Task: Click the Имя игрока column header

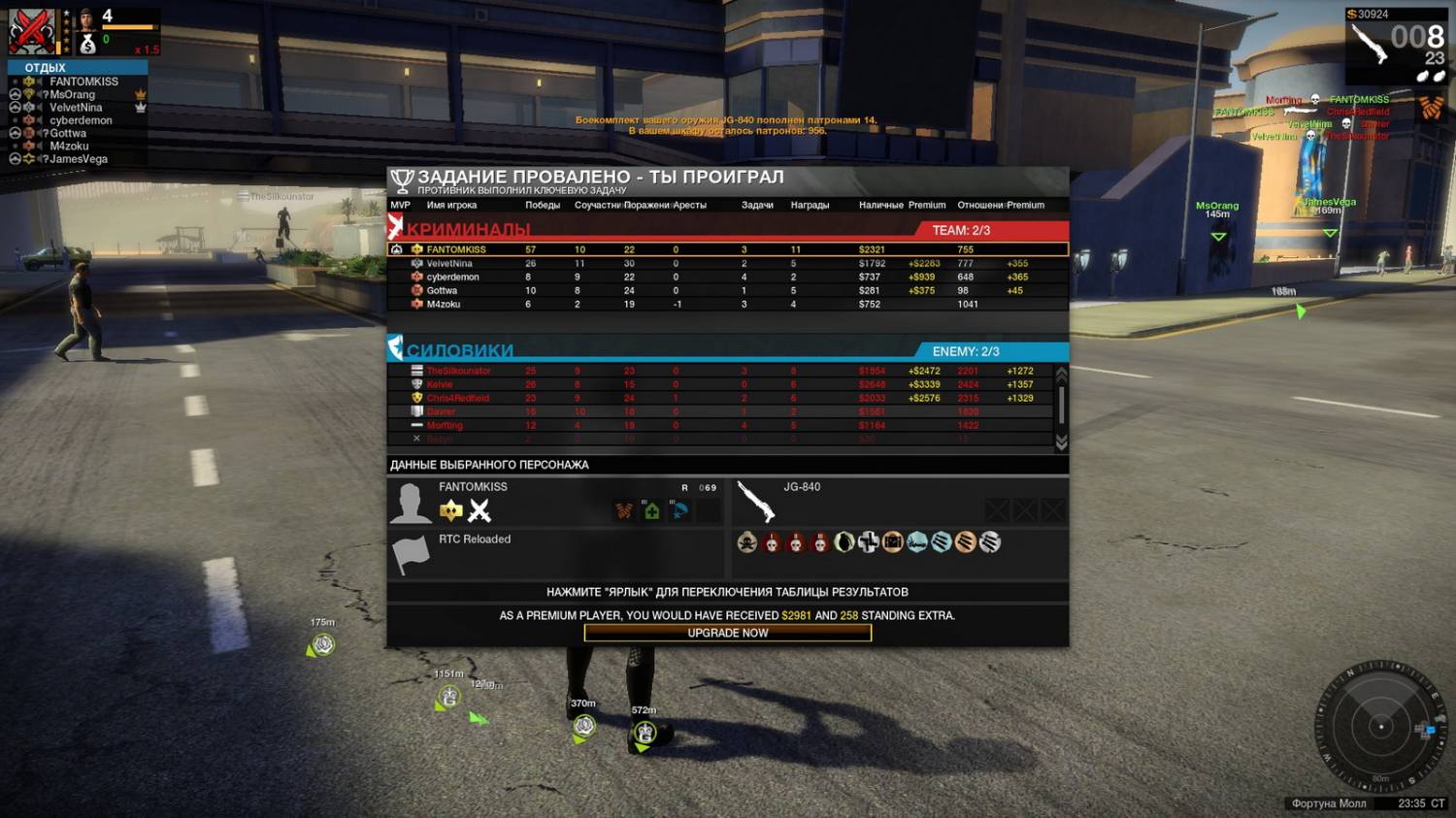Action: point(451,205)
